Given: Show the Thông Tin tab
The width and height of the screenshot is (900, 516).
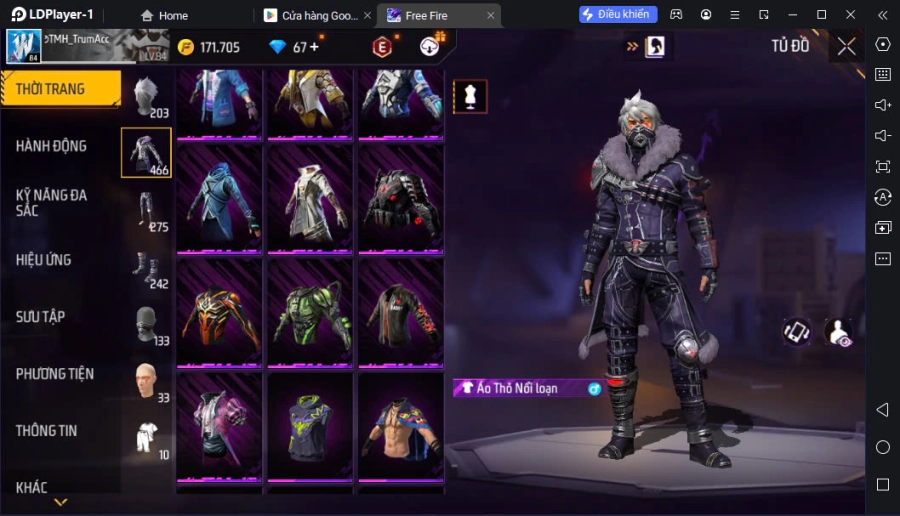Looking at the screenshot, I should point(47,431).
